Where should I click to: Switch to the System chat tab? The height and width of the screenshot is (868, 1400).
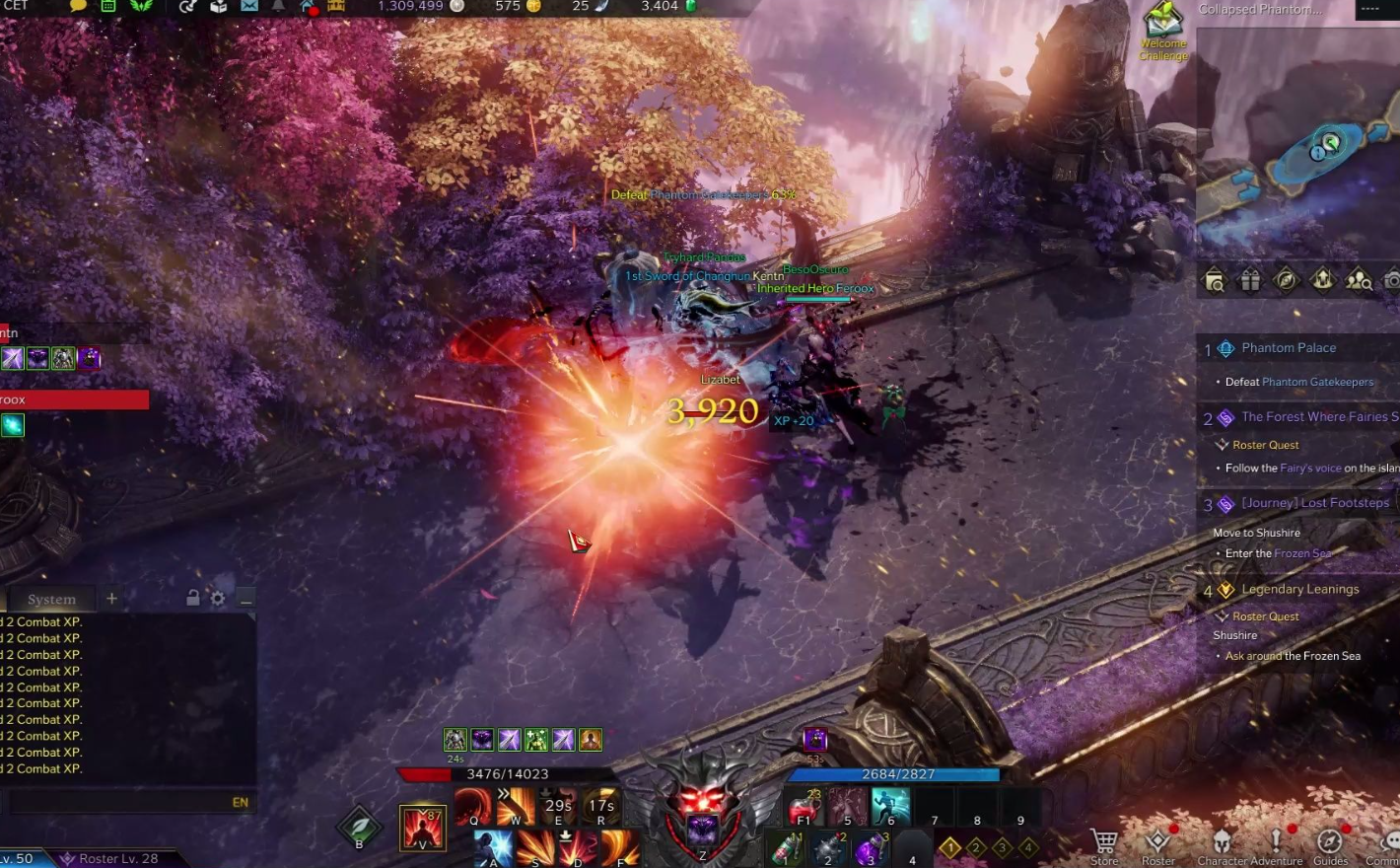pyautogui.click(x=51, y=599)
